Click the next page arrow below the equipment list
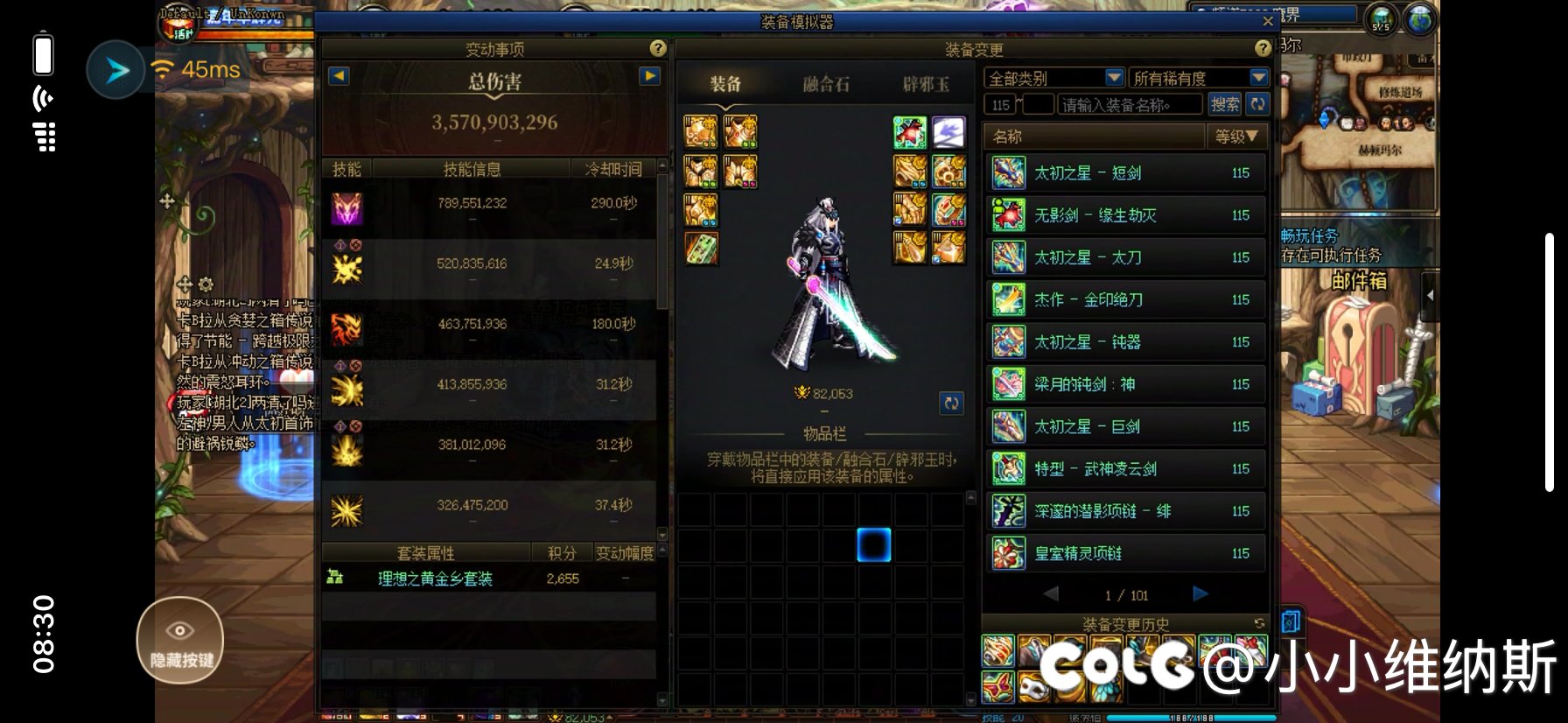 pos(1200,593)
